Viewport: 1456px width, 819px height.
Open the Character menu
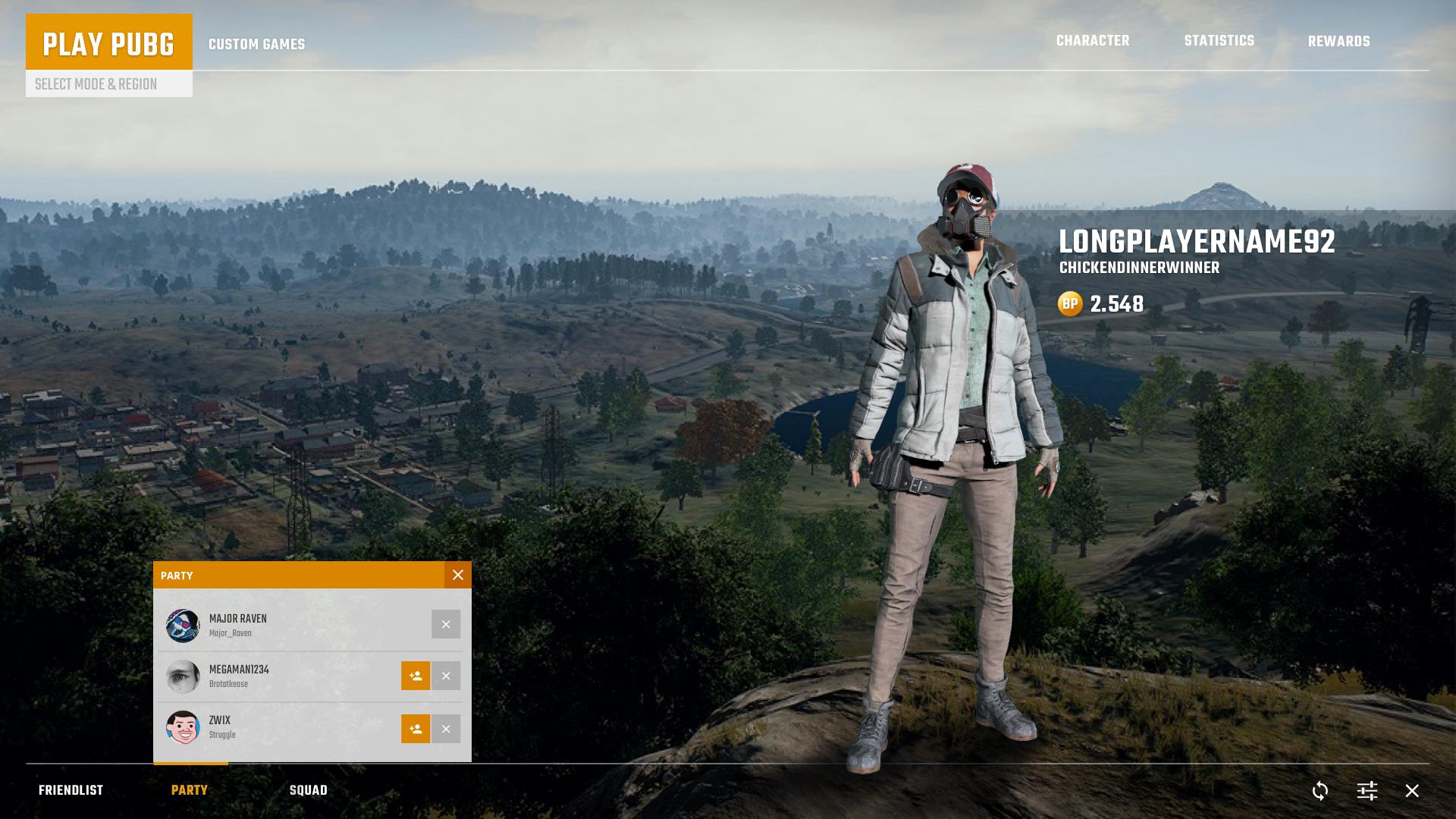(1093, 41)
